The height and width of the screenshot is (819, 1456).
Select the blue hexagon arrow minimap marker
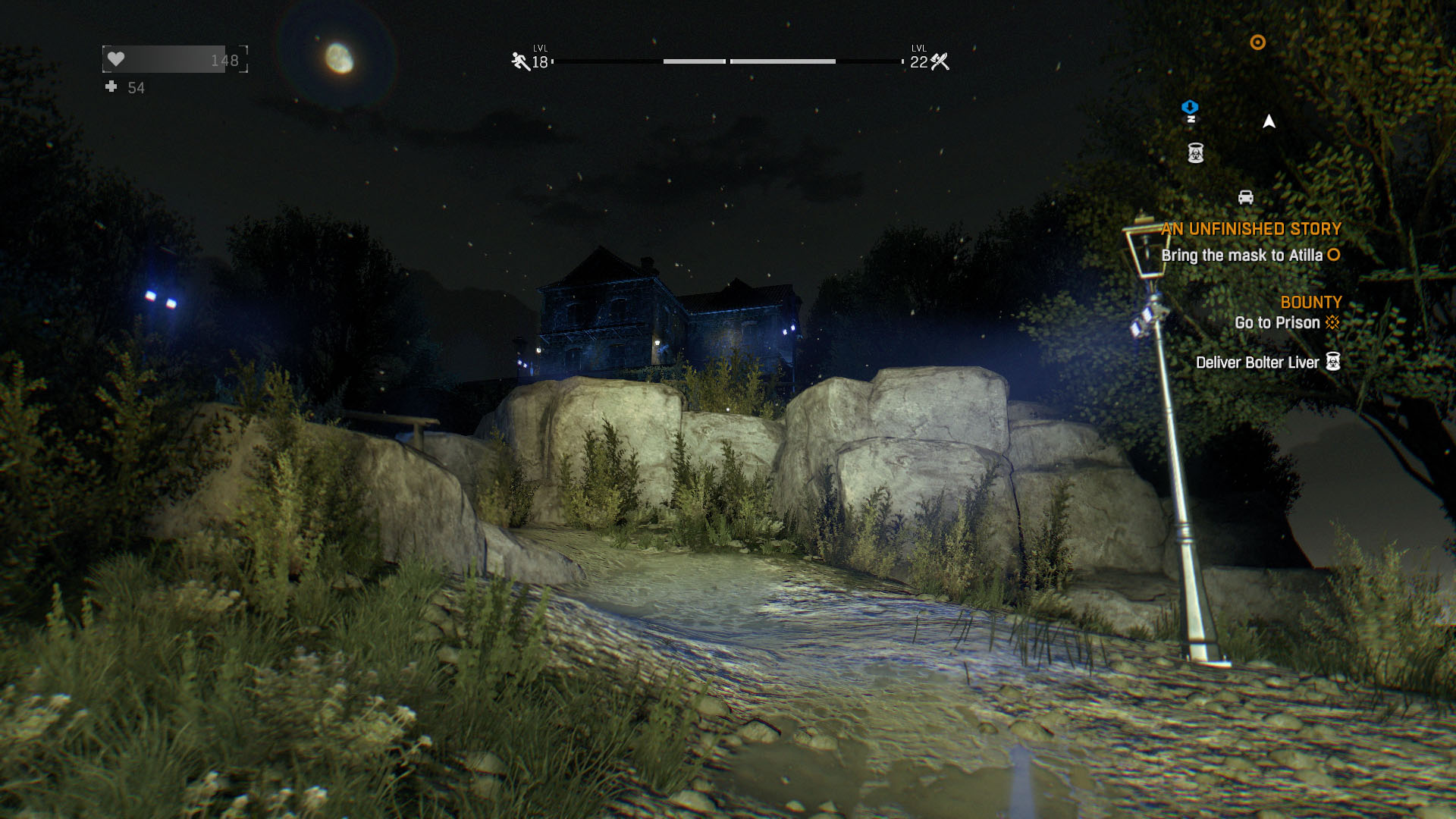coord(1190,109)
